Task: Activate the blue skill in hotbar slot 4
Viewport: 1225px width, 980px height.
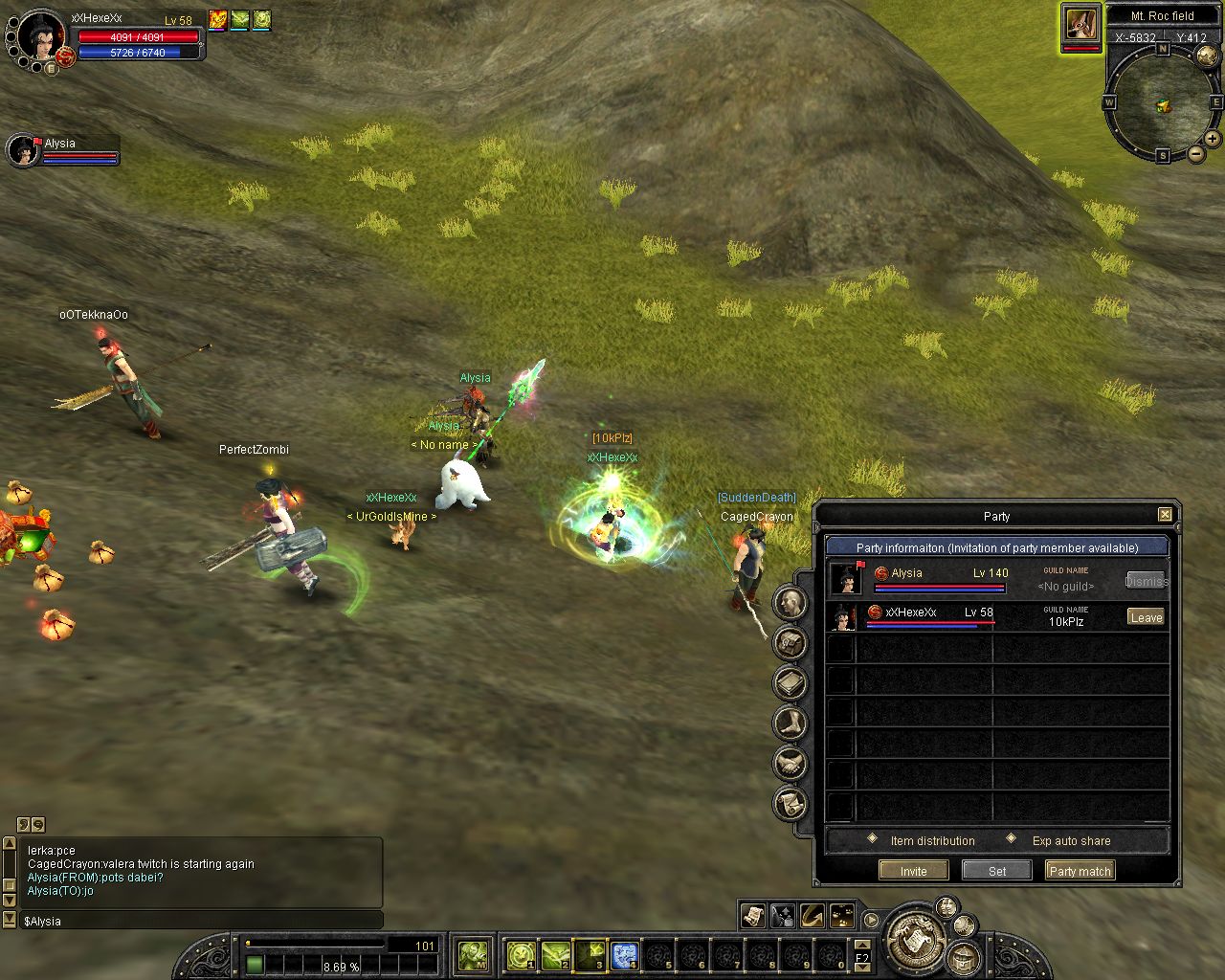Action: tap(624, 955)
